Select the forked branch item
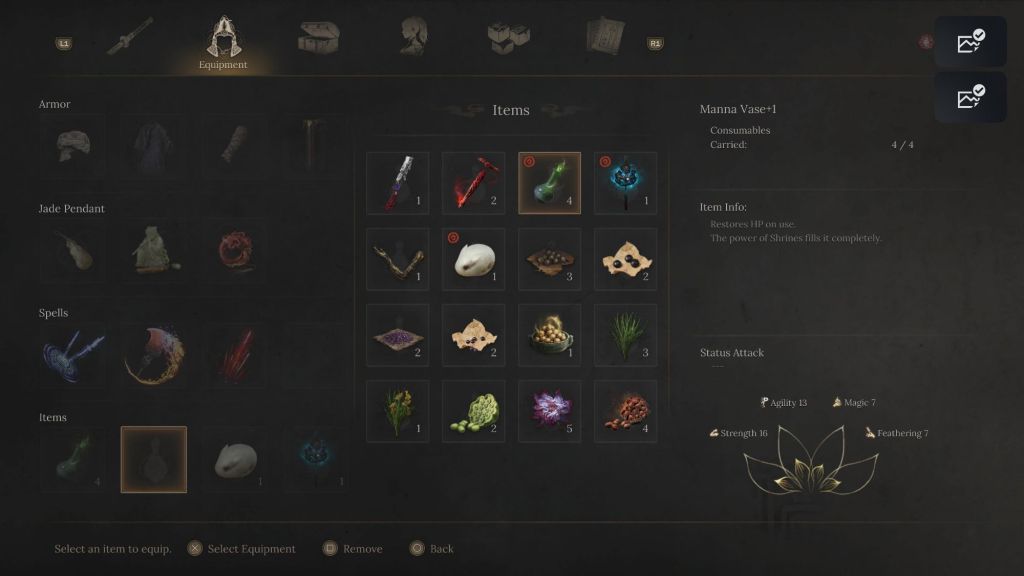 (x=398, y=259)
